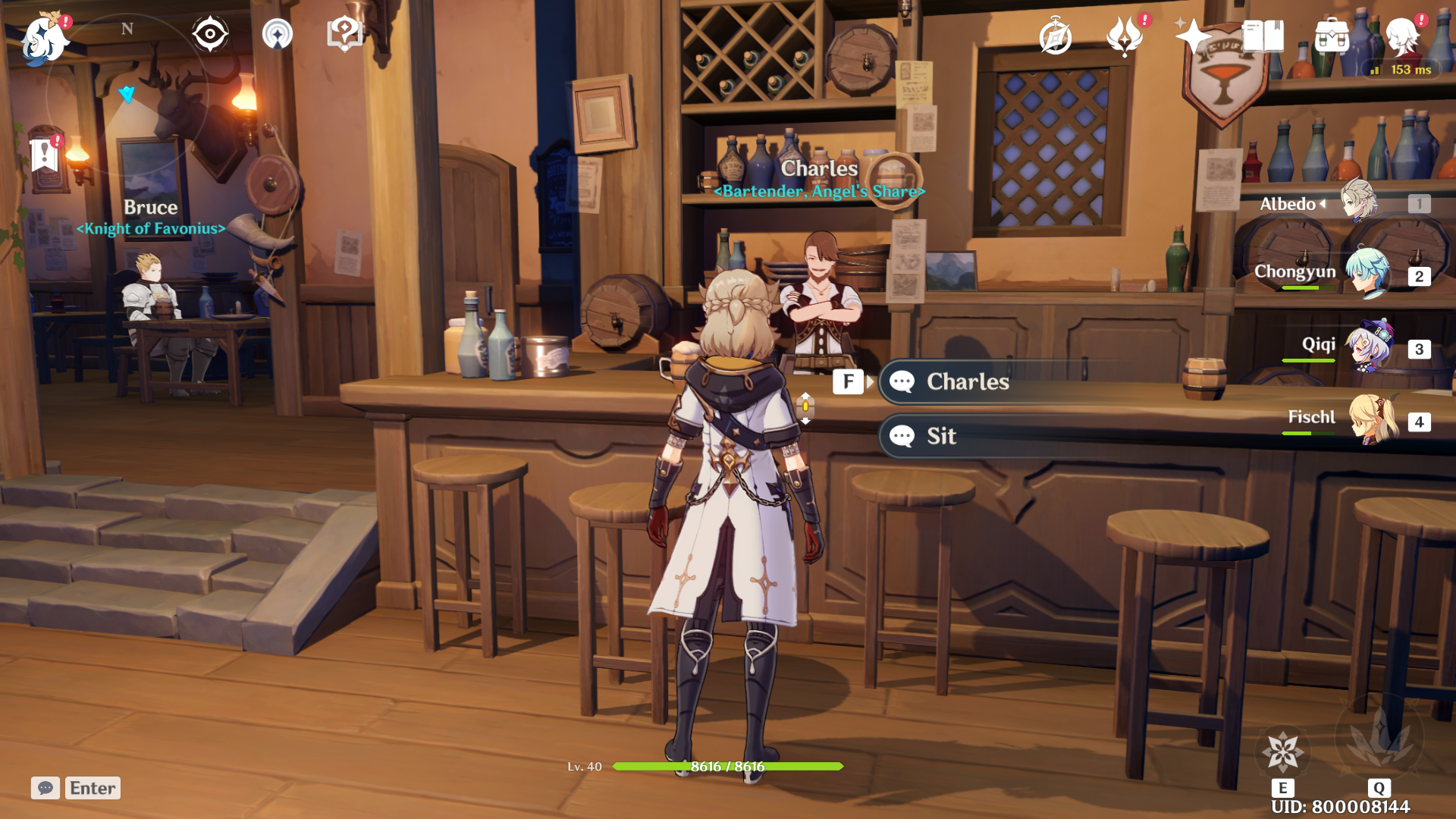Click the eye-shaped icon in top bar
The width and height of the screenshot is (1456, 819).
tap(210, 34)
